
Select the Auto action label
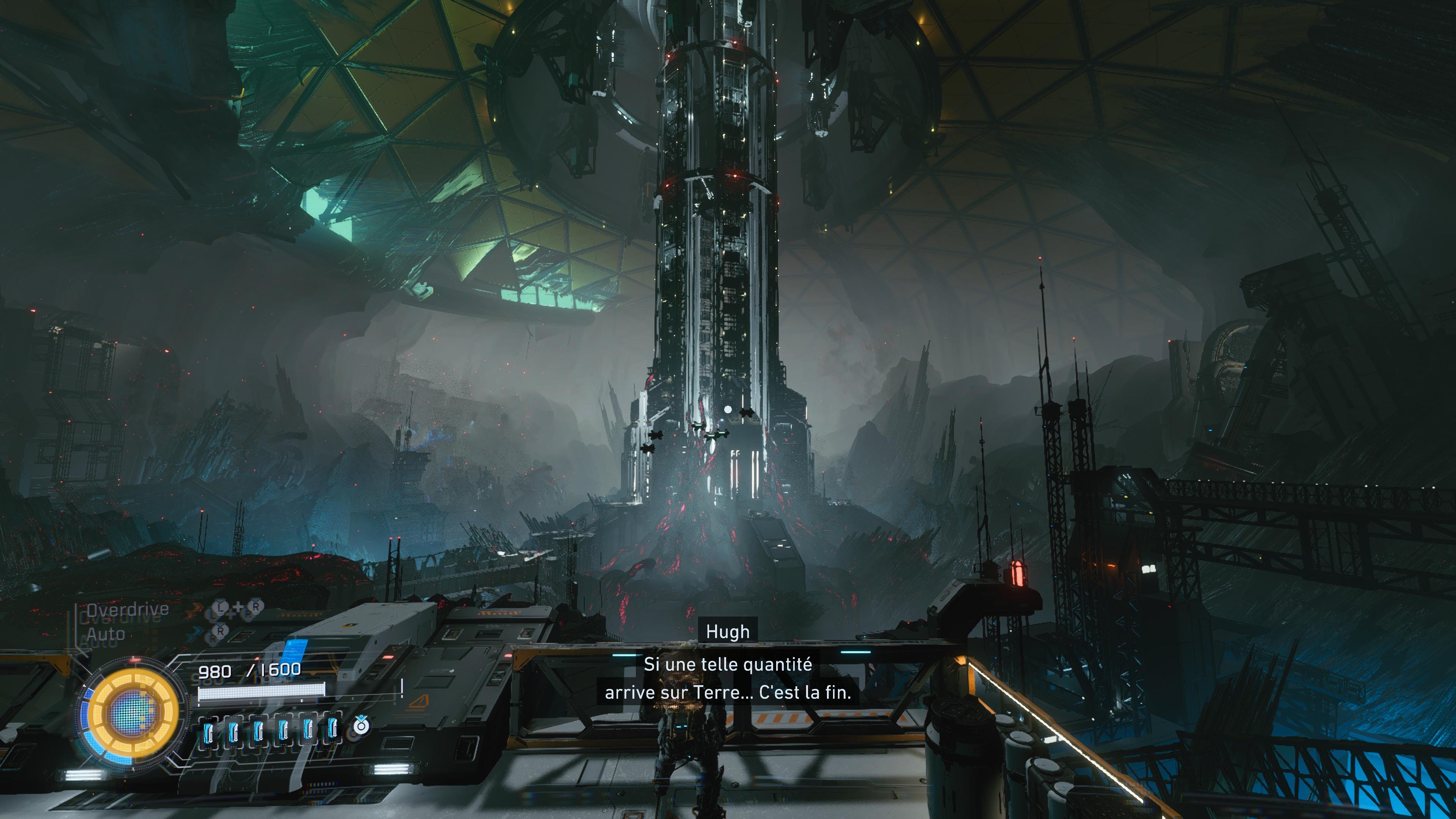[x=106, y=634]
